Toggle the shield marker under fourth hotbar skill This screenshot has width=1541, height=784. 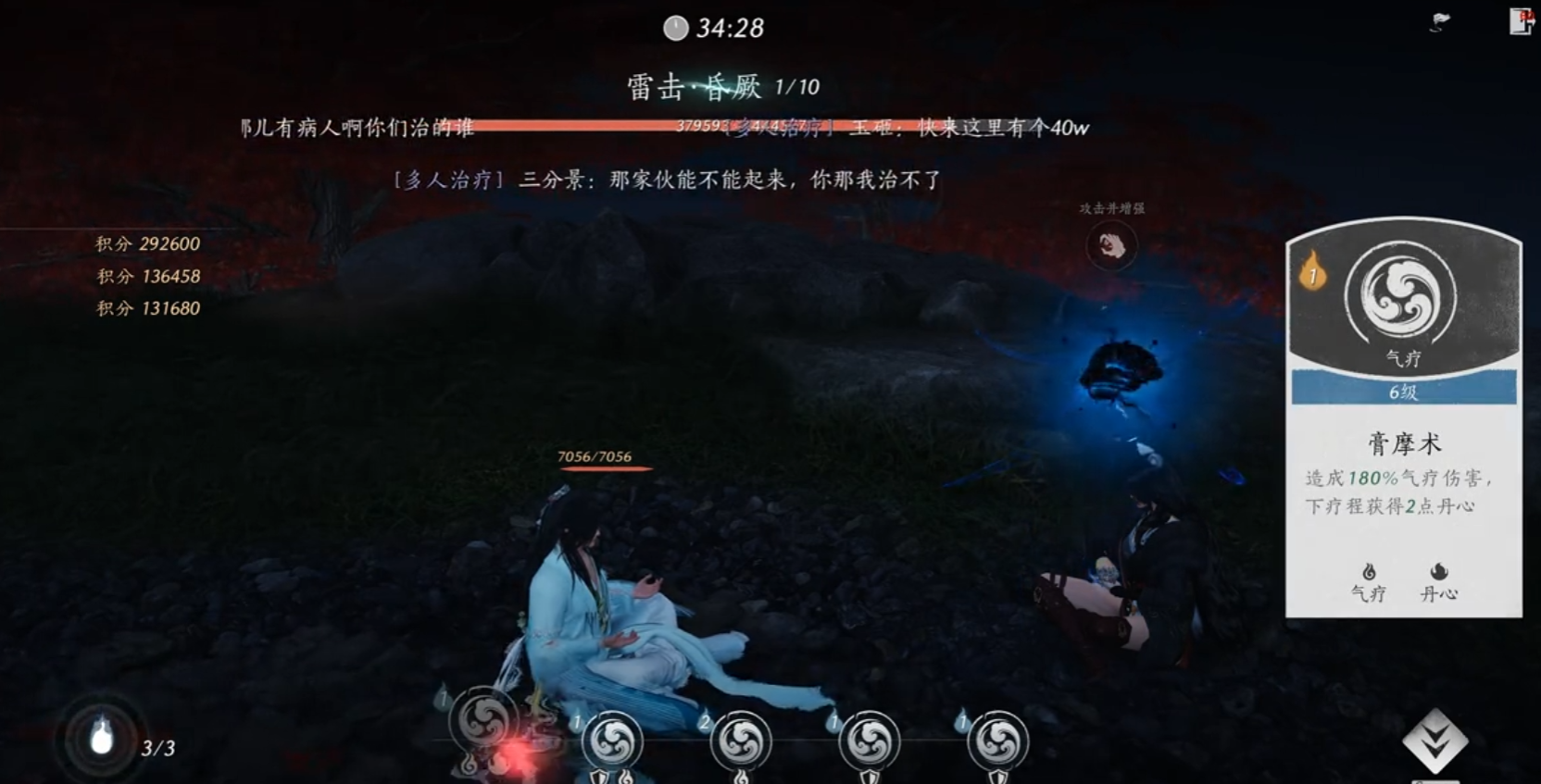click(871, 778)
